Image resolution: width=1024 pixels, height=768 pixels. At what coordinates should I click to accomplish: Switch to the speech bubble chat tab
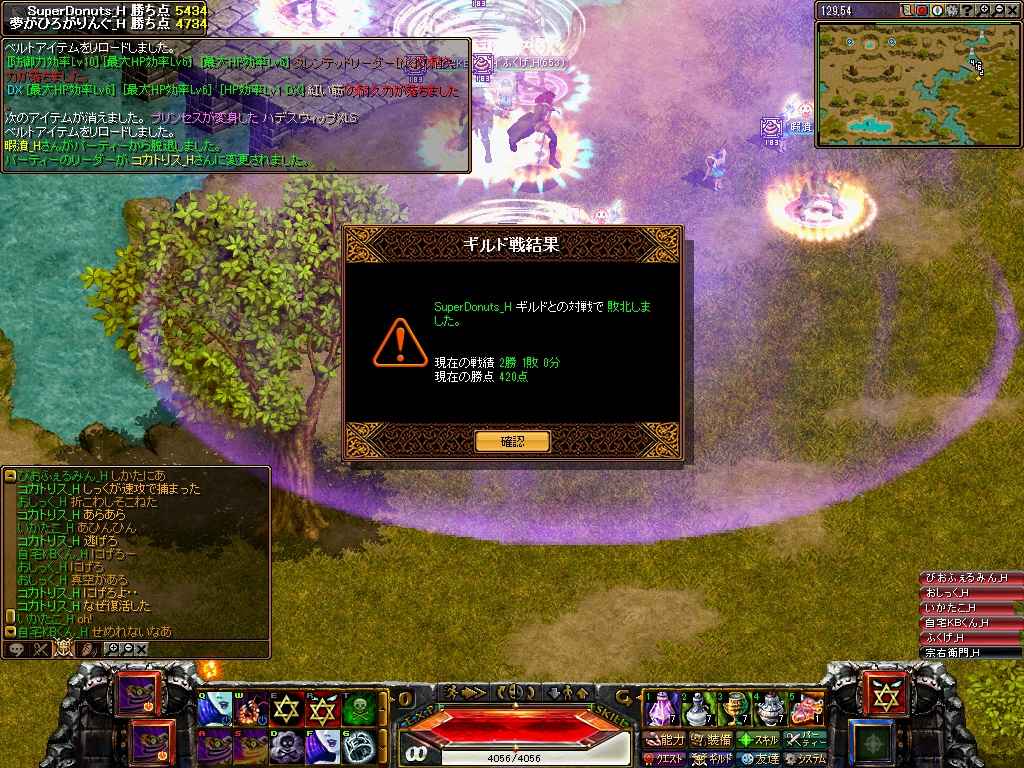[16, 649]
